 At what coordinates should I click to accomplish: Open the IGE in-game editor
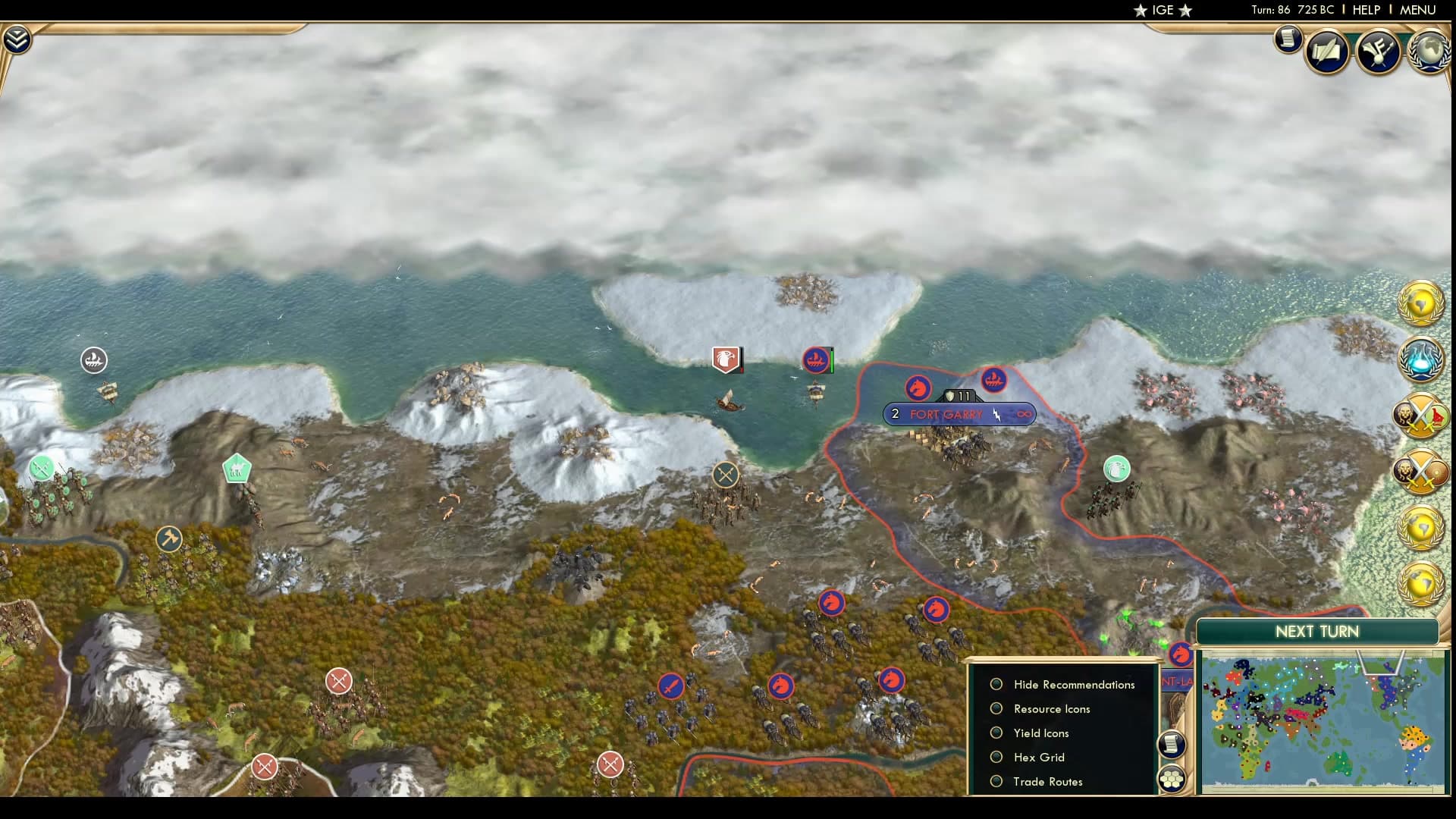pyautogui.click(x=1163, y=10)
